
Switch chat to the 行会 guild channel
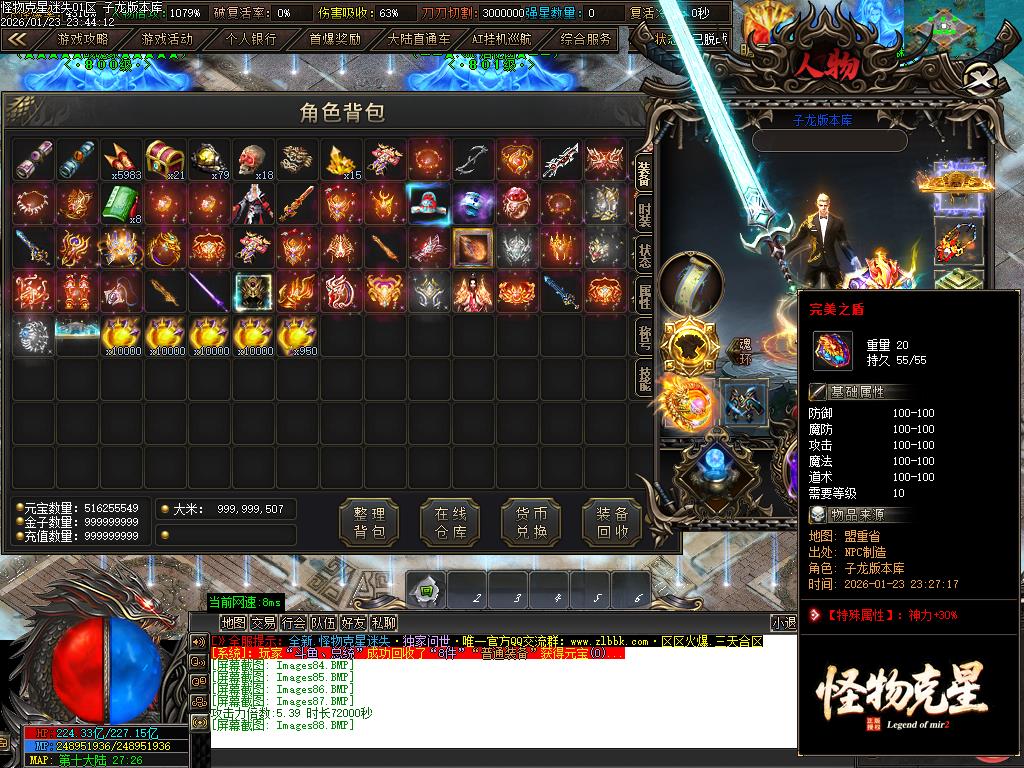pyautogui.click(x=294, y=622)
